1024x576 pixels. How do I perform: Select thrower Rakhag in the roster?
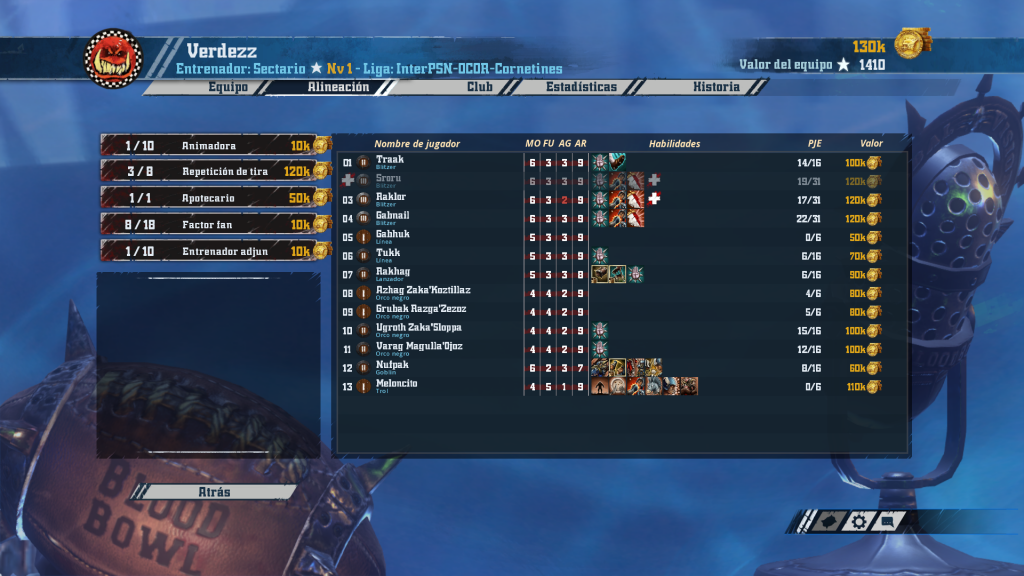pos(394,273)
